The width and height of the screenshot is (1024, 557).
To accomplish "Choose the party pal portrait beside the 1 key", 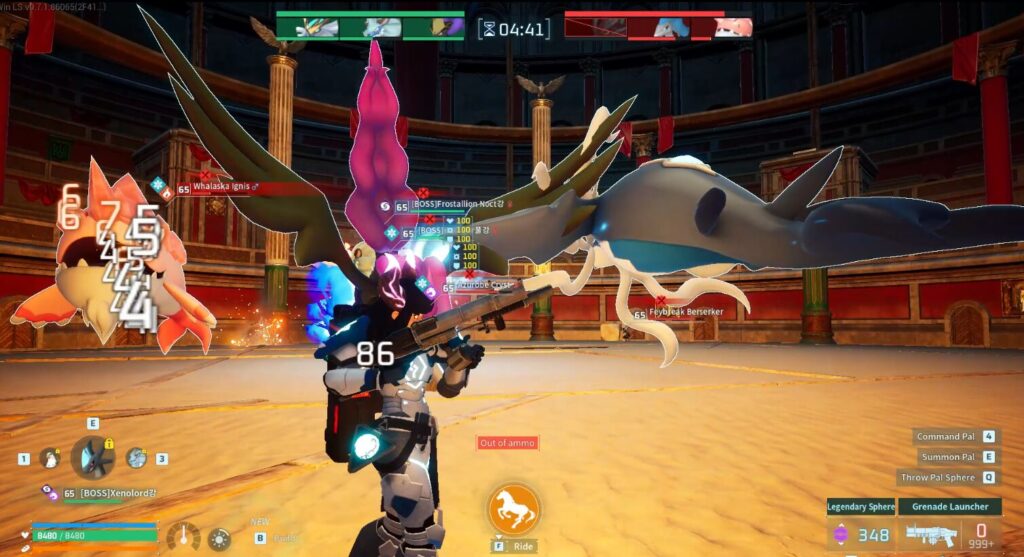I will (x=49, y=458).
